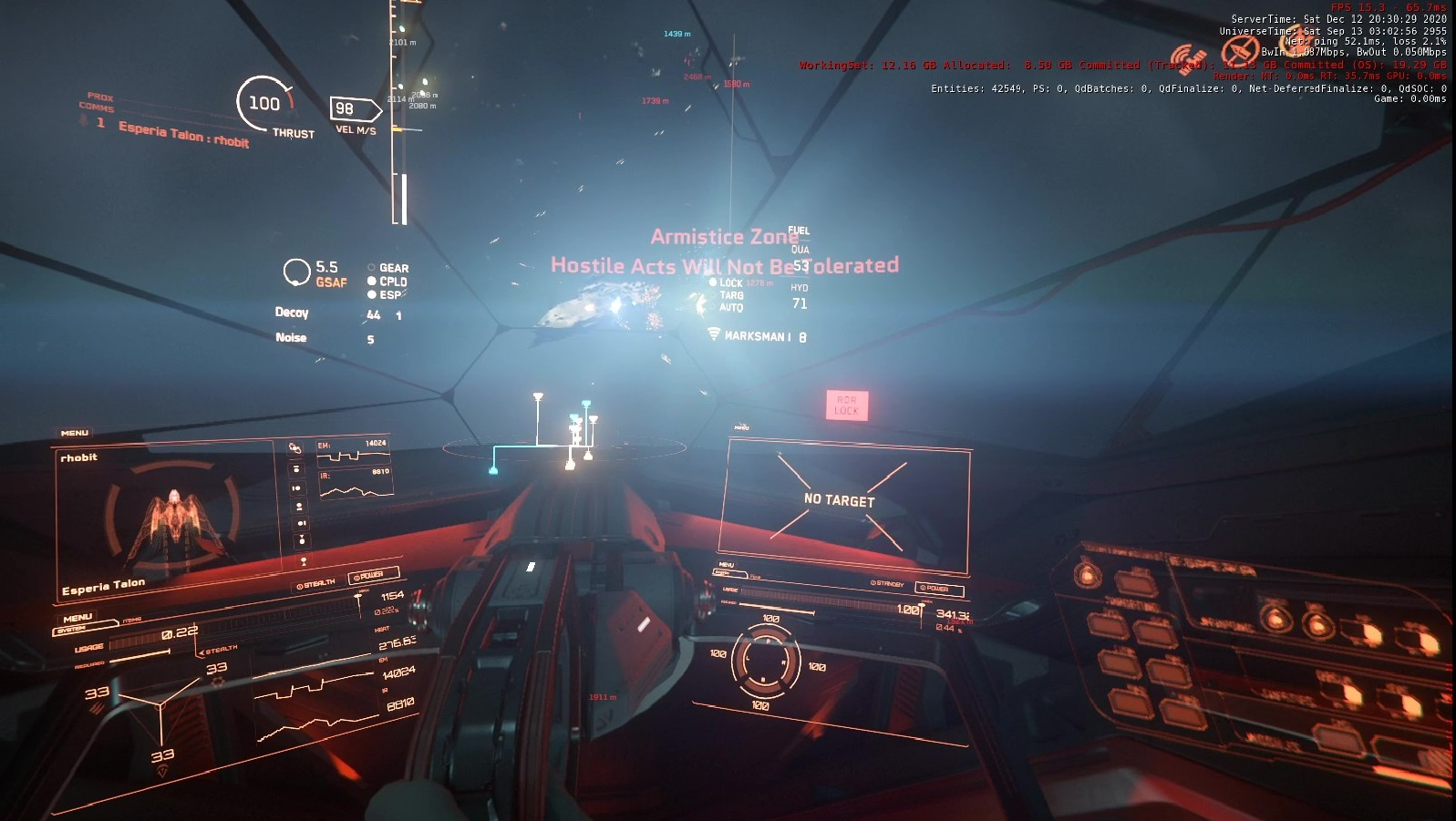Open the MENU above the rhobit ship display
Viewport: 1456px width, 821px height.
75,433
